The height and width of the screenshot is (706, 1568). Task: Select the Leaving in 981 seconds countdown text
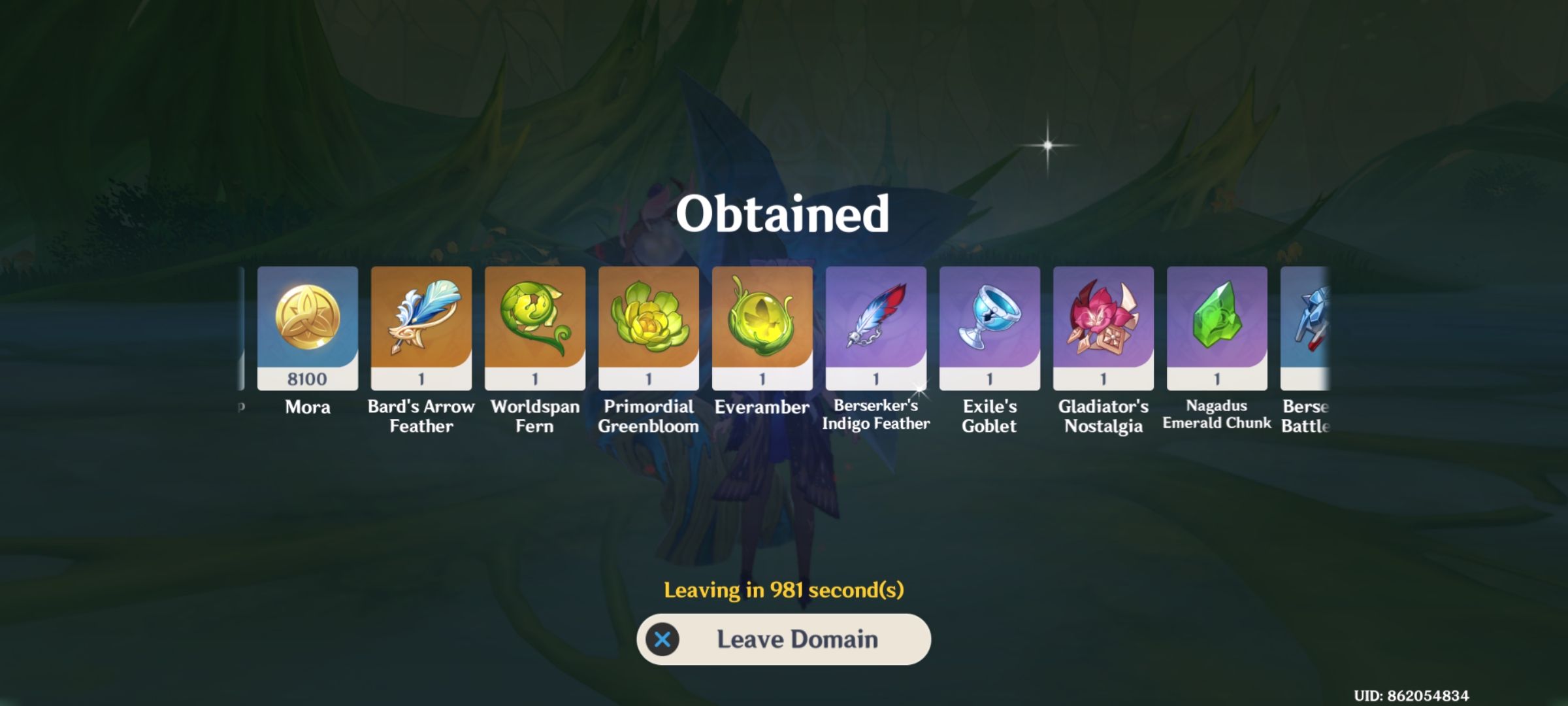[783, 590]
